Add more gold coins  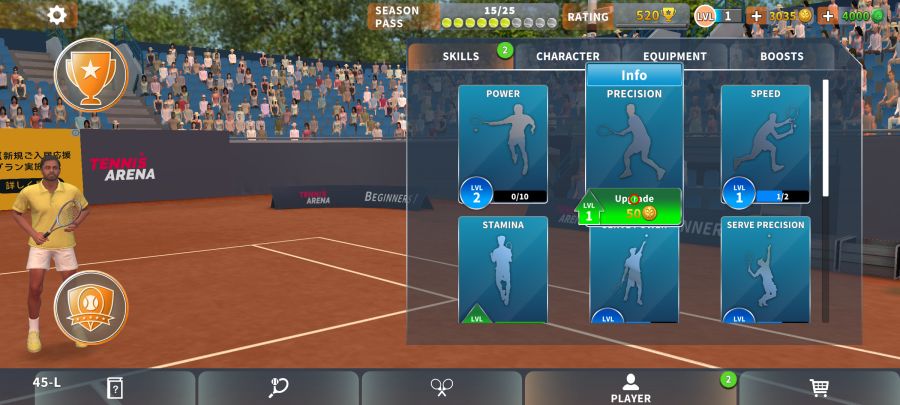pos(756,16)
